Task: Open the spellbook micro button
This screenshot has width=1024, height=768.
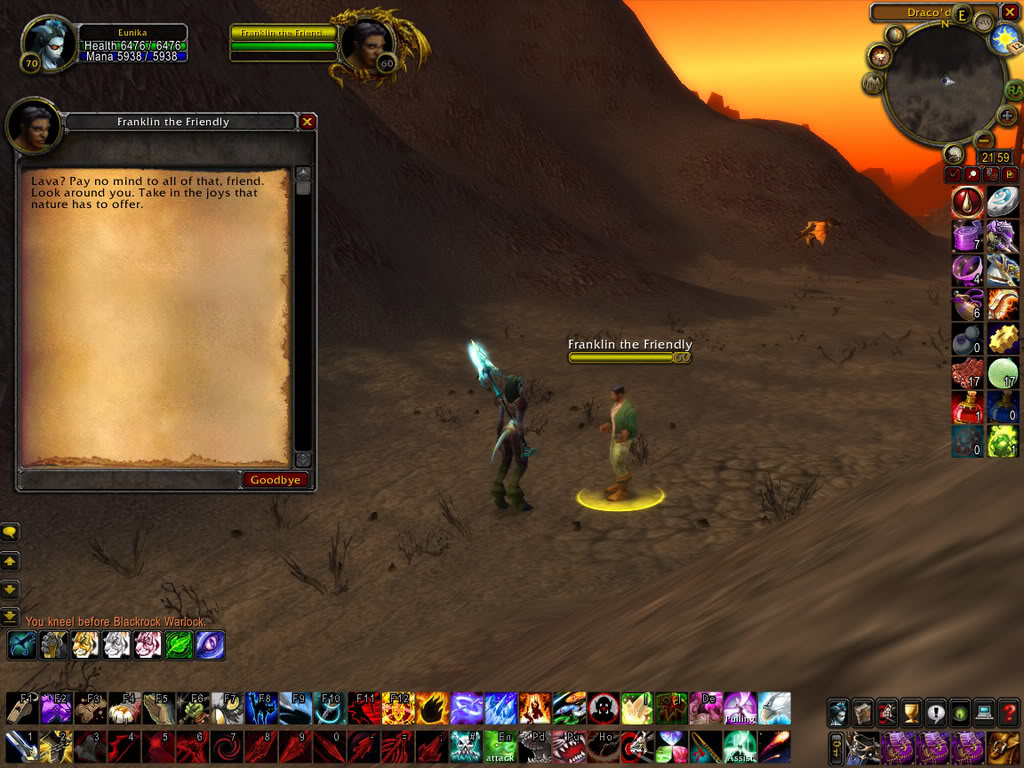Action: pyautogui.click(x=862, y=713)
